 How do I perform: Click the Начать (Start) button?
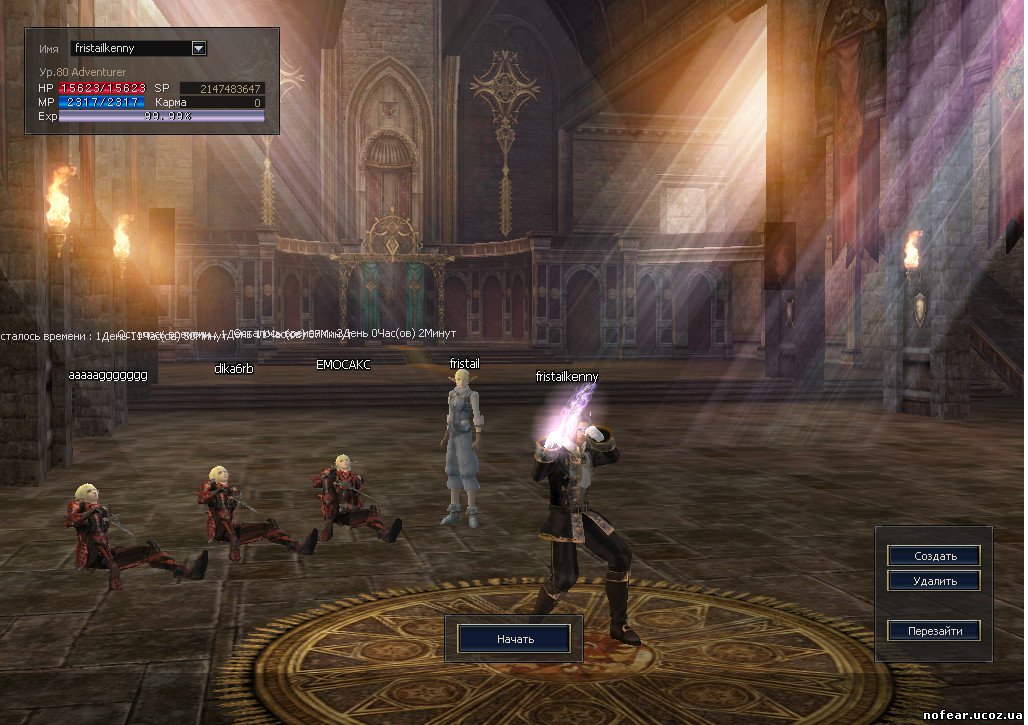point(515,638)
